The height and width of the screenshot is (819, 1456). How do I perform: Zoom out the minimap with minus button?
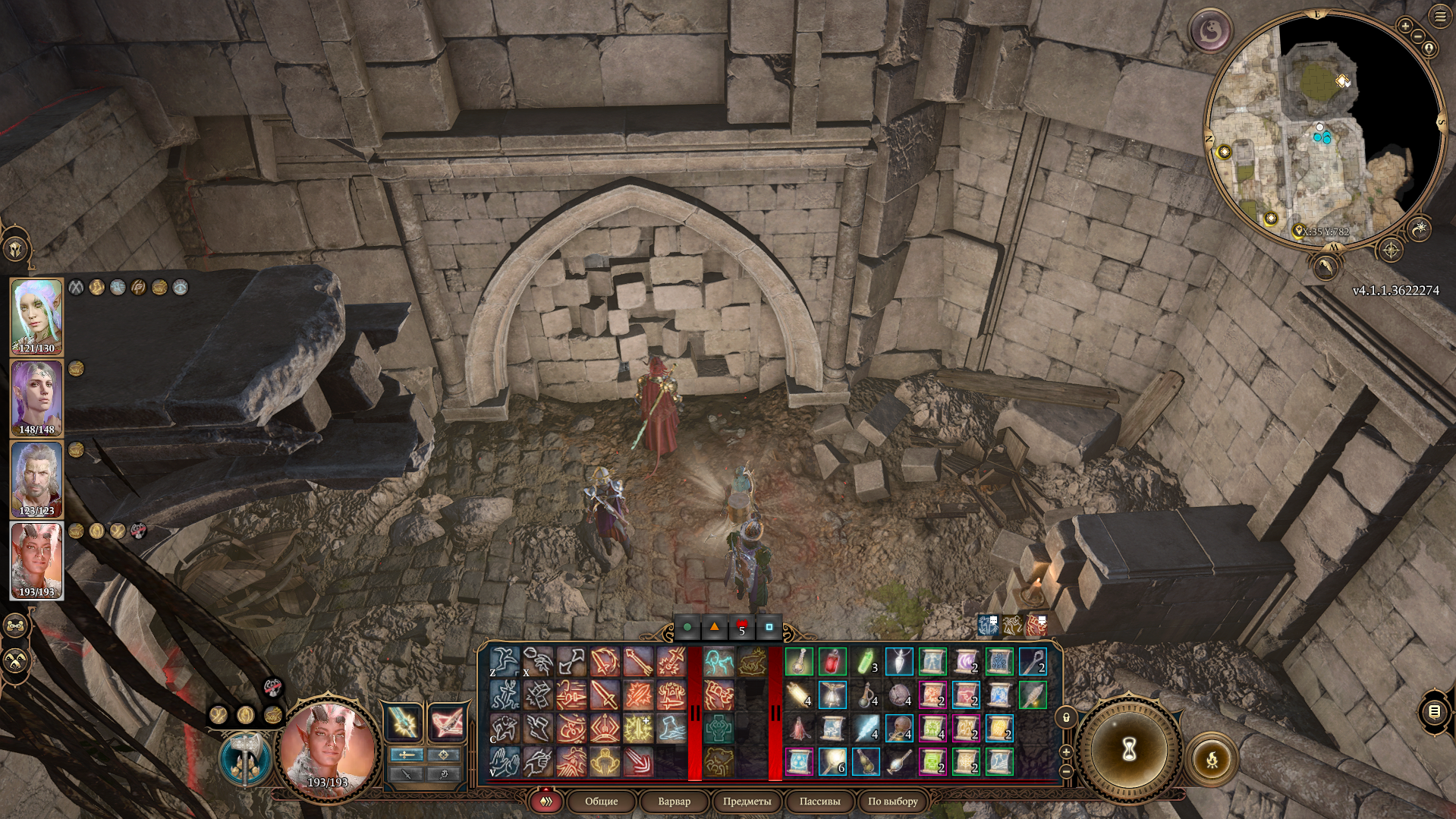click(x=1417, y=36)
